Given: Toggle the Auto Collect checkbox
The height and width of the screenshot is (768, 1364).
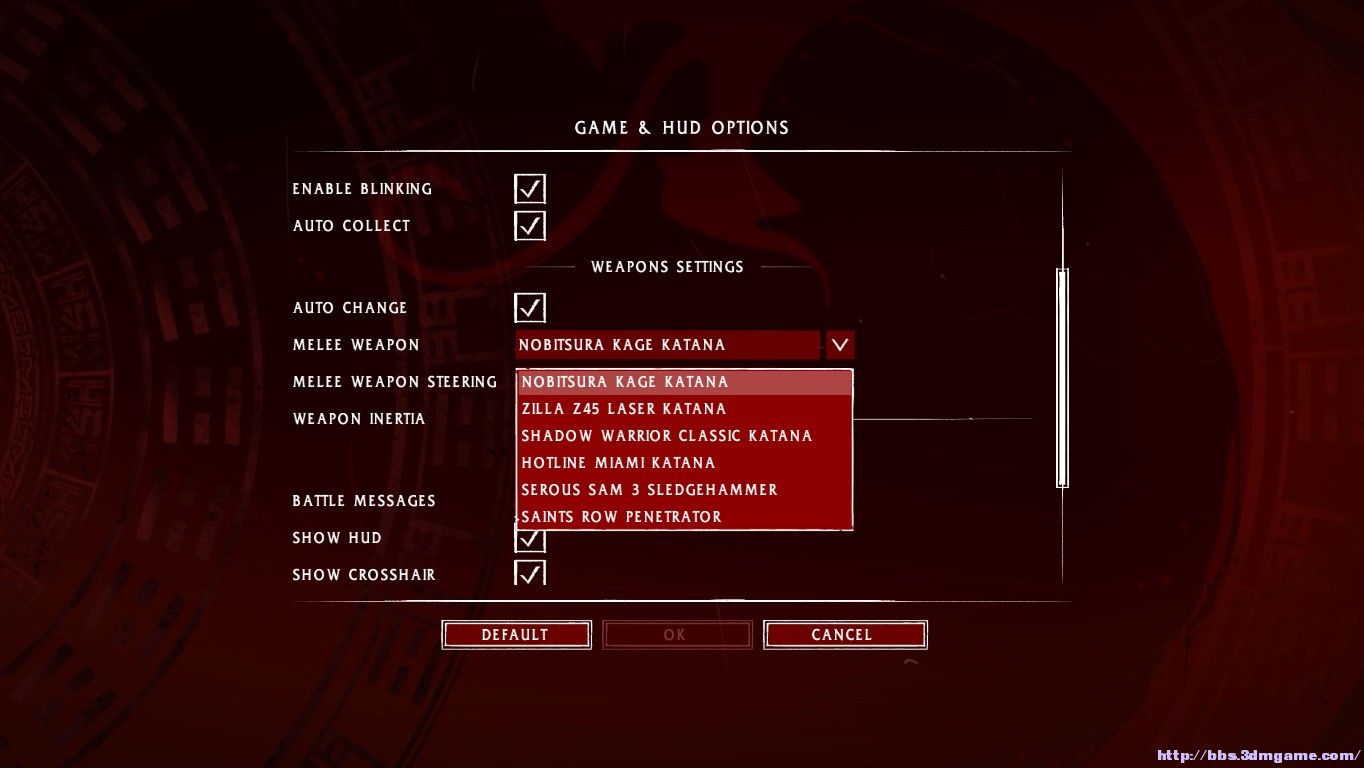Looking at the screenshot, I should pyautogui.click(x=529, y=226).
